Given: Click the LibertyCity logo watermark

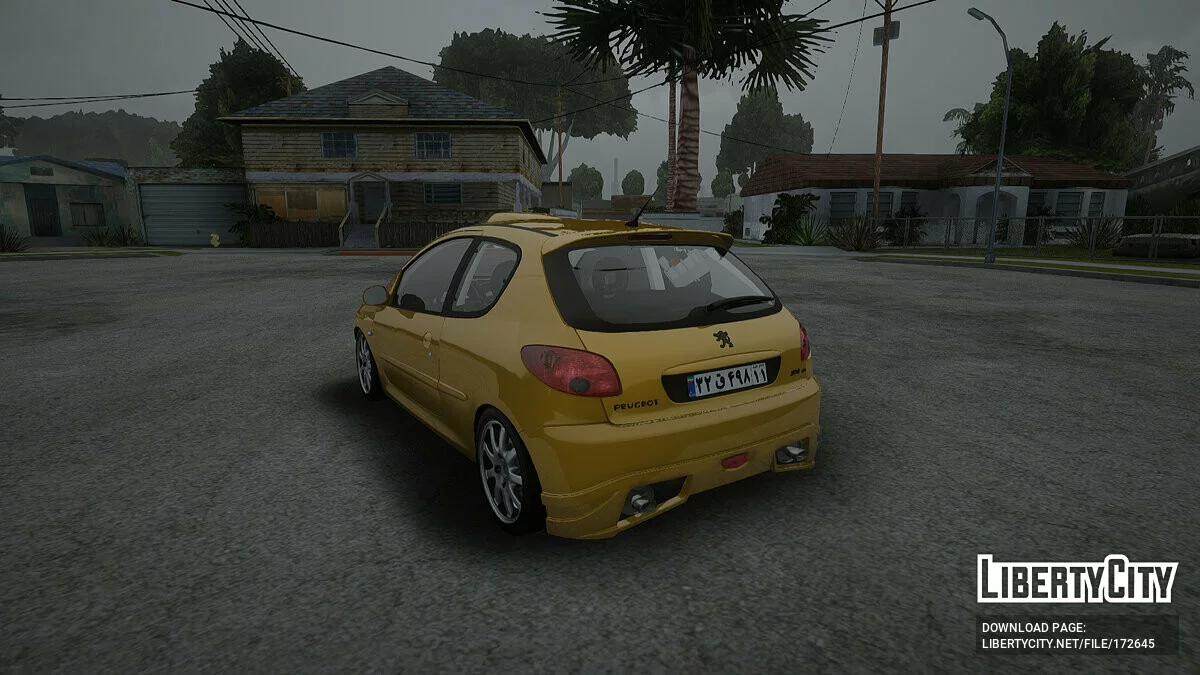Looking at the screenshot, I should (1077, 579).
